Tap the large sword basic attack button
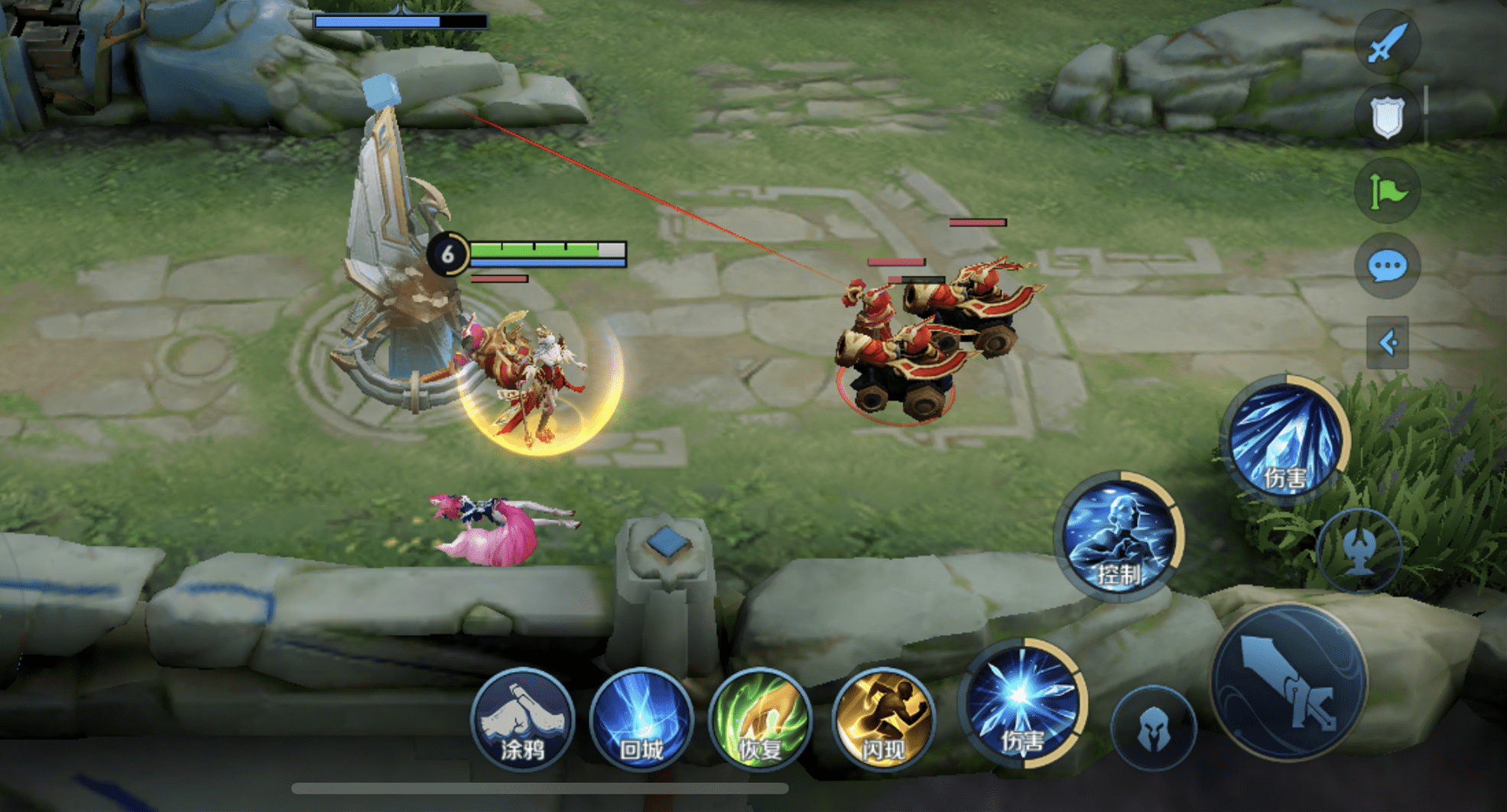The image size is (1507, 812). click(1289, 681)
